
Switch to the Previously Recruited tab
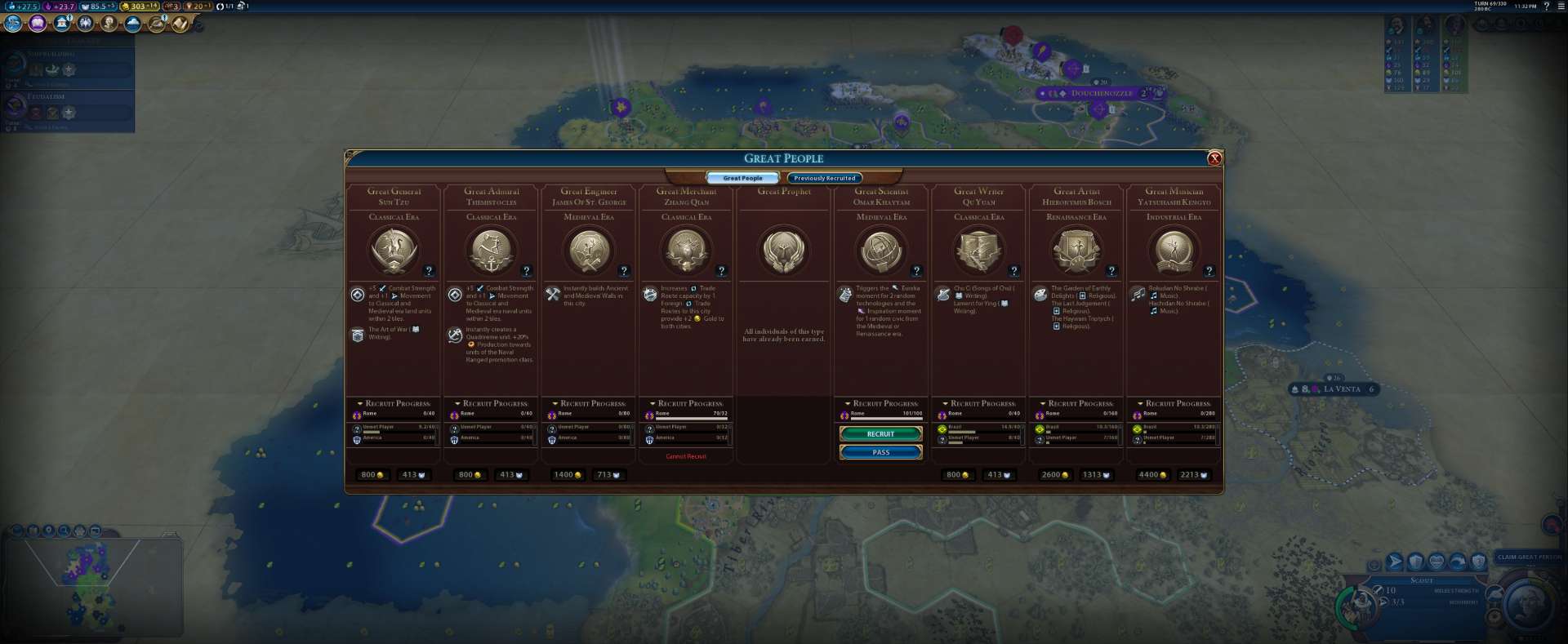point(824,178)
